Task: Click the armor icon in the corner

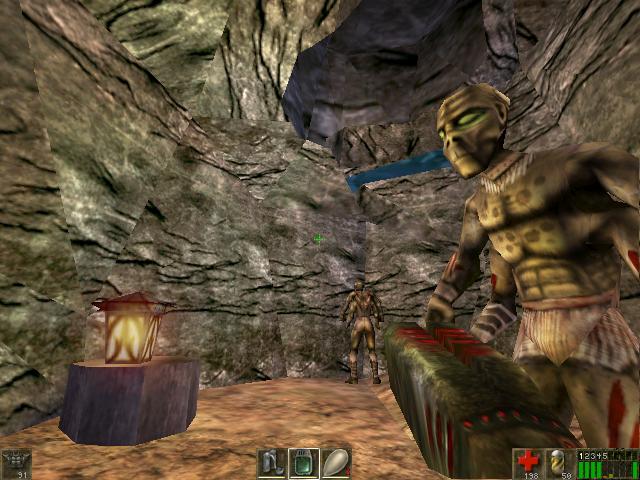Action: [x=16, y=462]
